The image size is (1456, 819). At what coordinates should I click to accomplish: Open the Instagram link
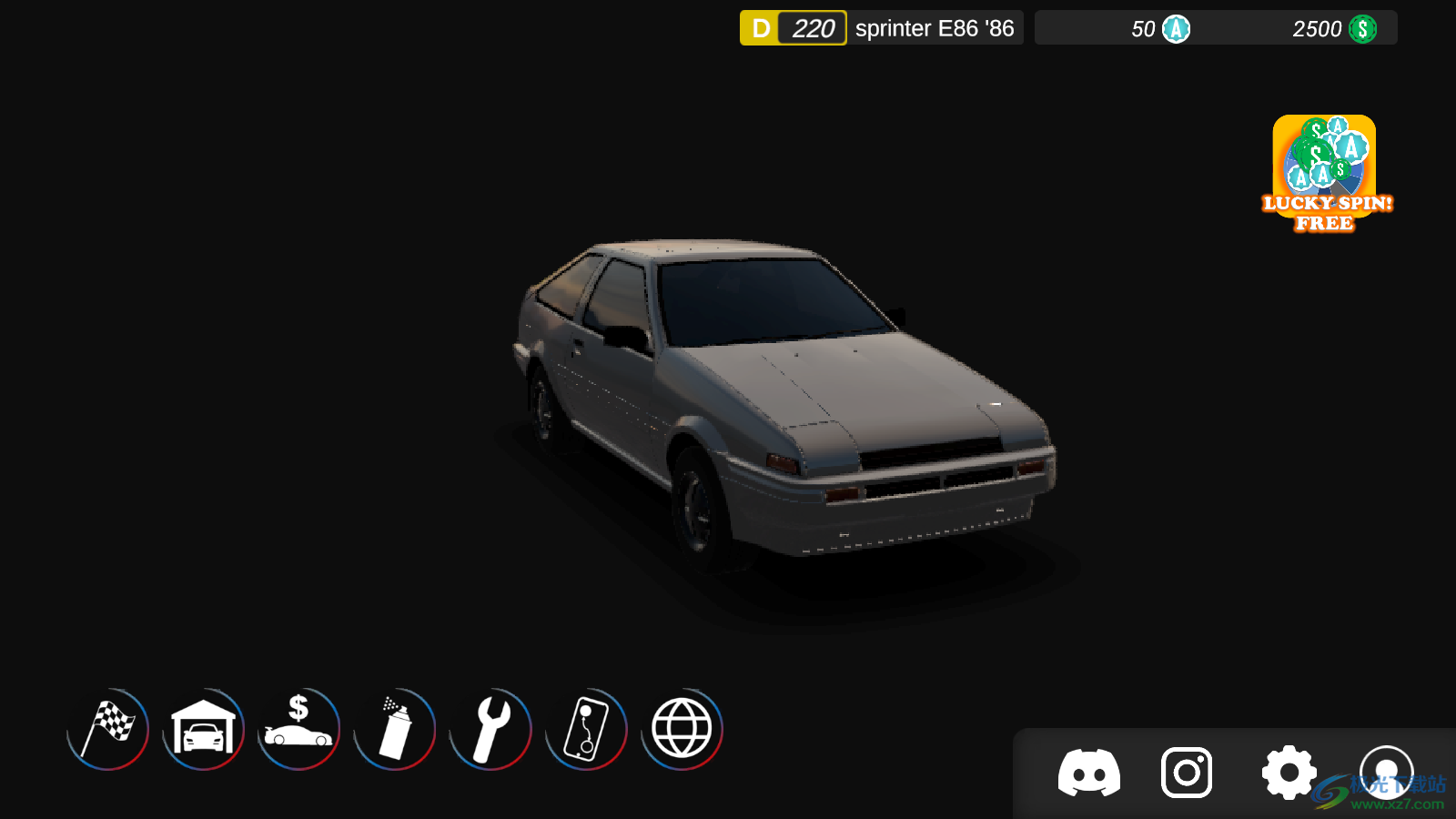[x=1187, y=773]
